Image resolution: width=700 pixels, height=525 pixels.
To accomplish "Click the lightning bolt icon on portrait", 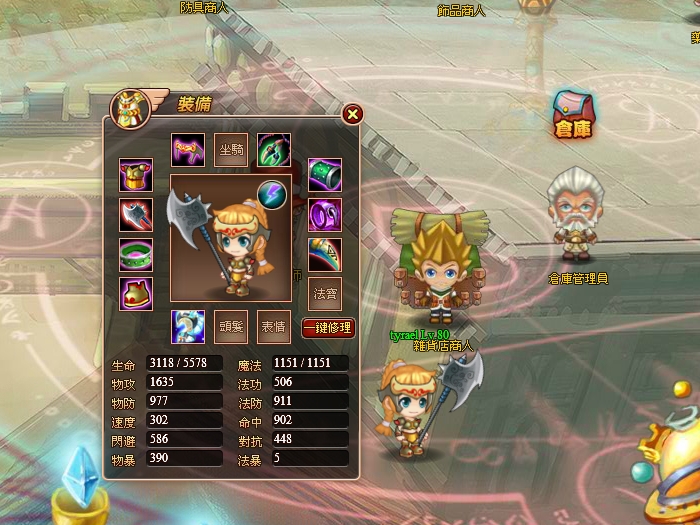I will coord(271,194).
